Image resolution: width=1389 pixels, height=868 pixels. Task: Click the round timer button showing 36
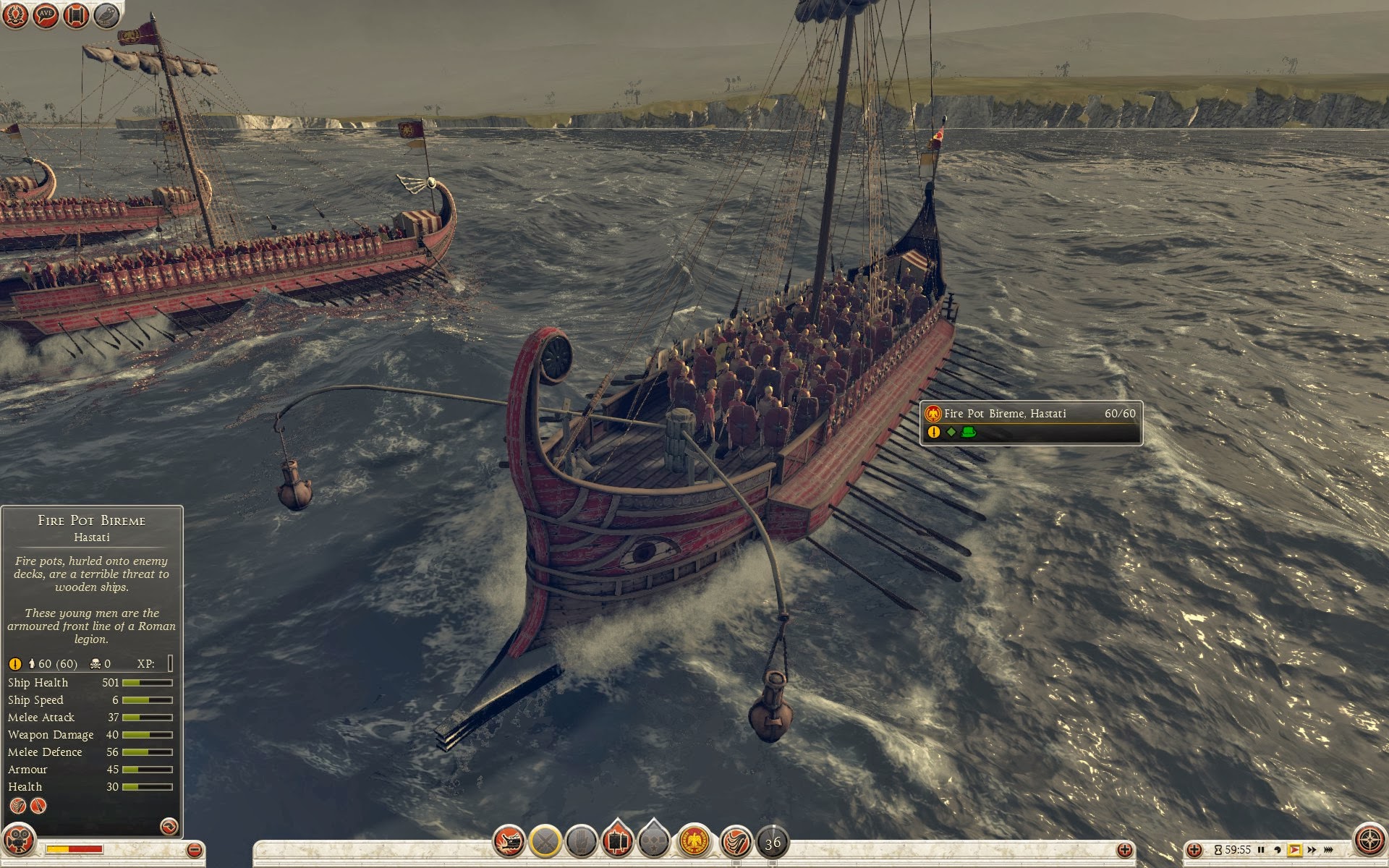tap(773, 842)
